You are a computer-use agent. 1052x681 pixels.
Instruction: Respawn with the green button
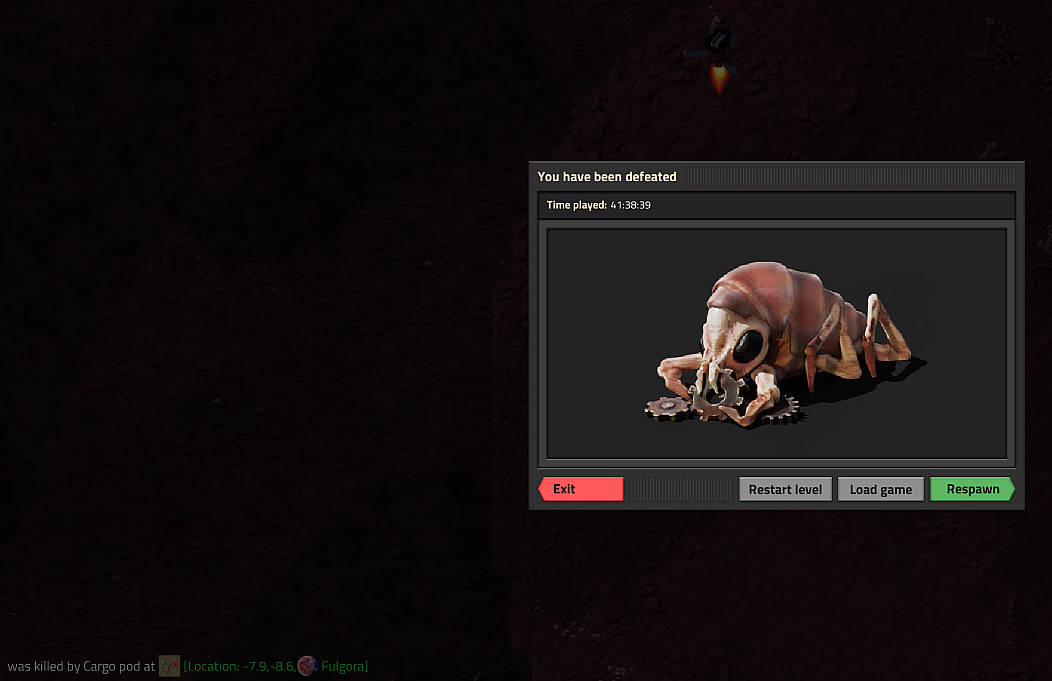[972, 489]
